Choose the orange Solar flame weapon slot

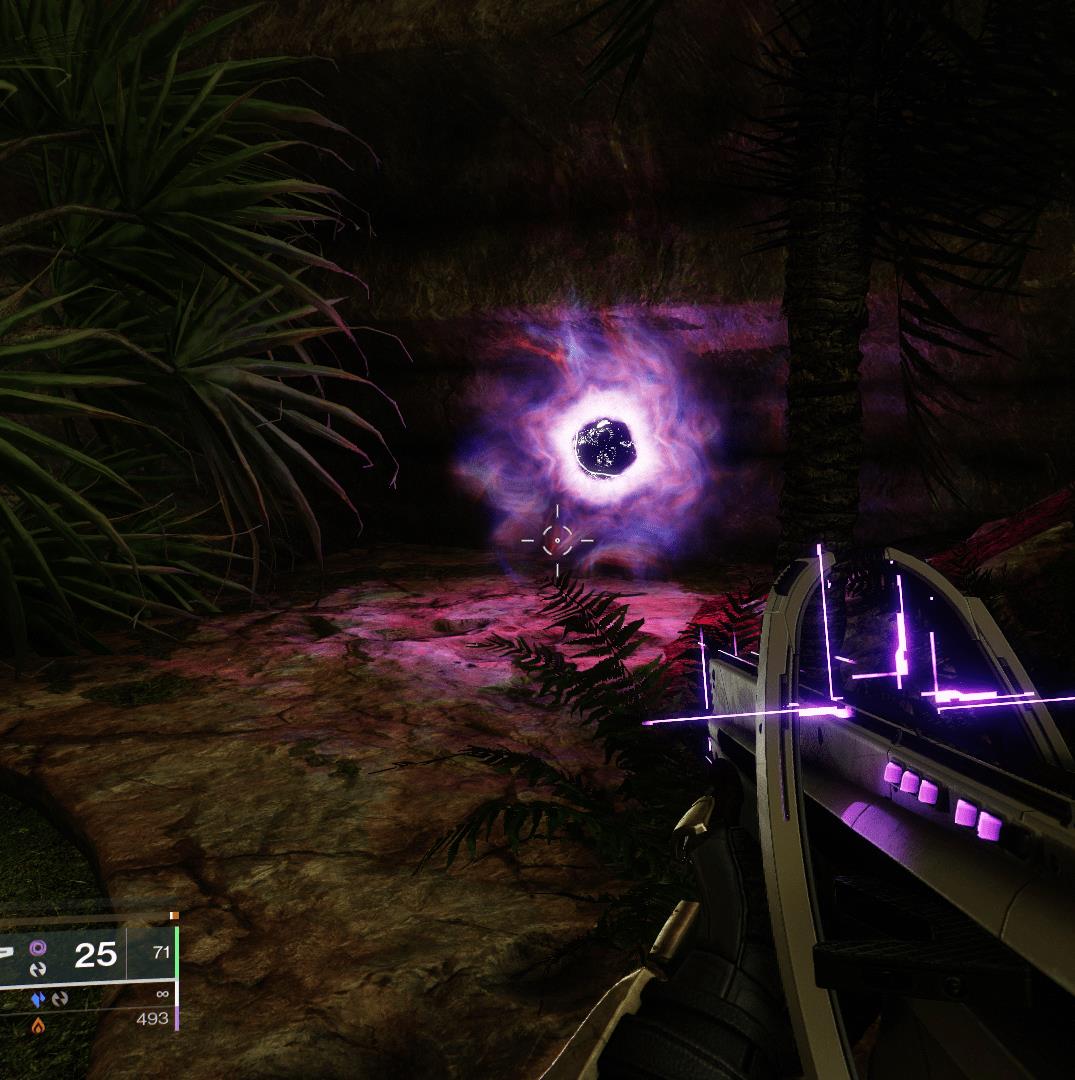pos(39,1024)
